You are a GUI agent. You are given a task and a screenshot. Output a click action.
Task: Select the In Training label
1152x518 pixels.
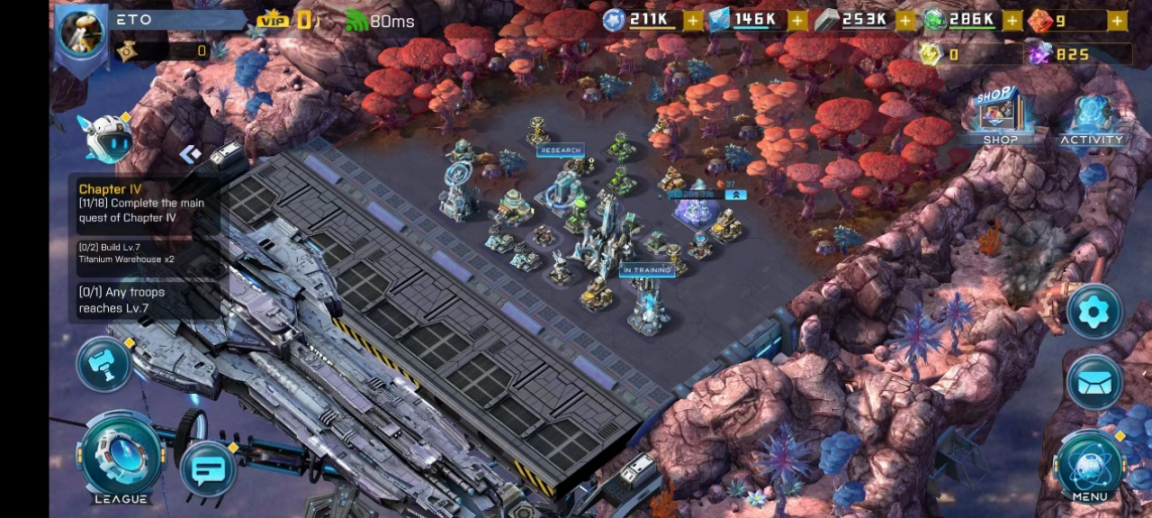tap(647, 270)
